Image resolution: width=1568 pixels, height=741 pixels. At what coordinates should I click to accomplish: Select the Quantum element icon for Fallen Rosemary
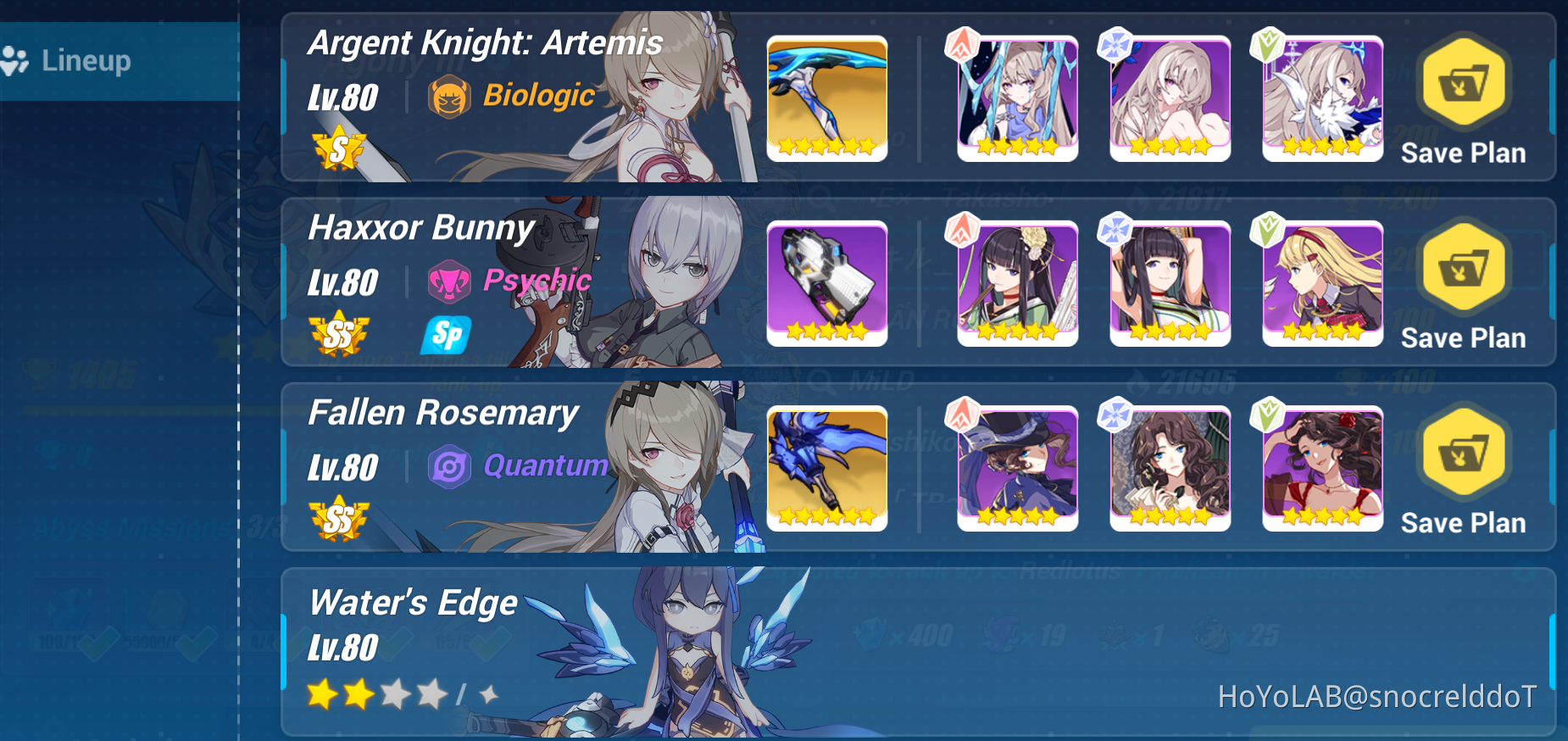click(x=451, y=465)
